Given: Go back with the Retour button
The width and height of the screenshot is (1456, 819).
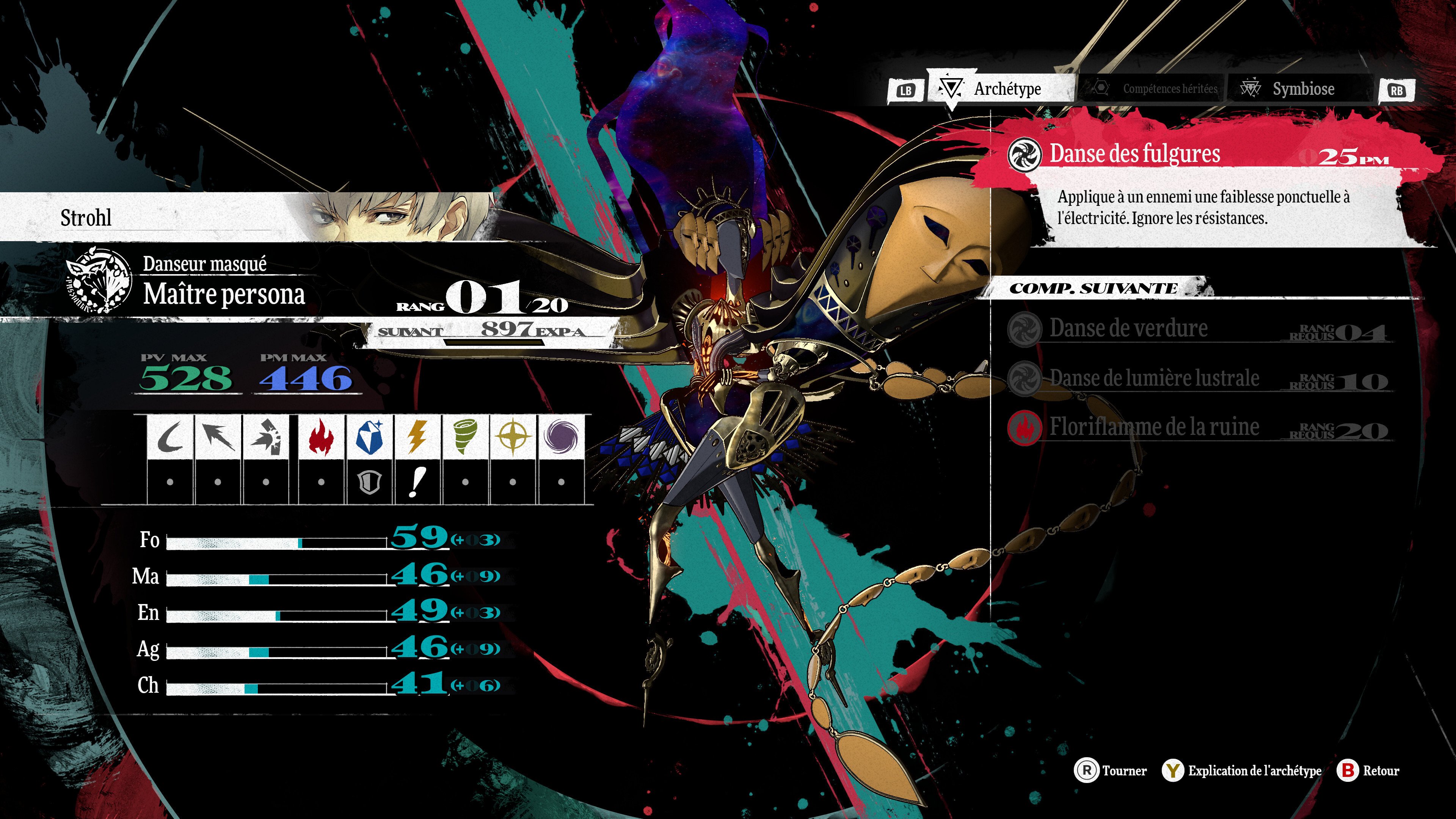Looking at the screenshot, I should [1368, 771].
